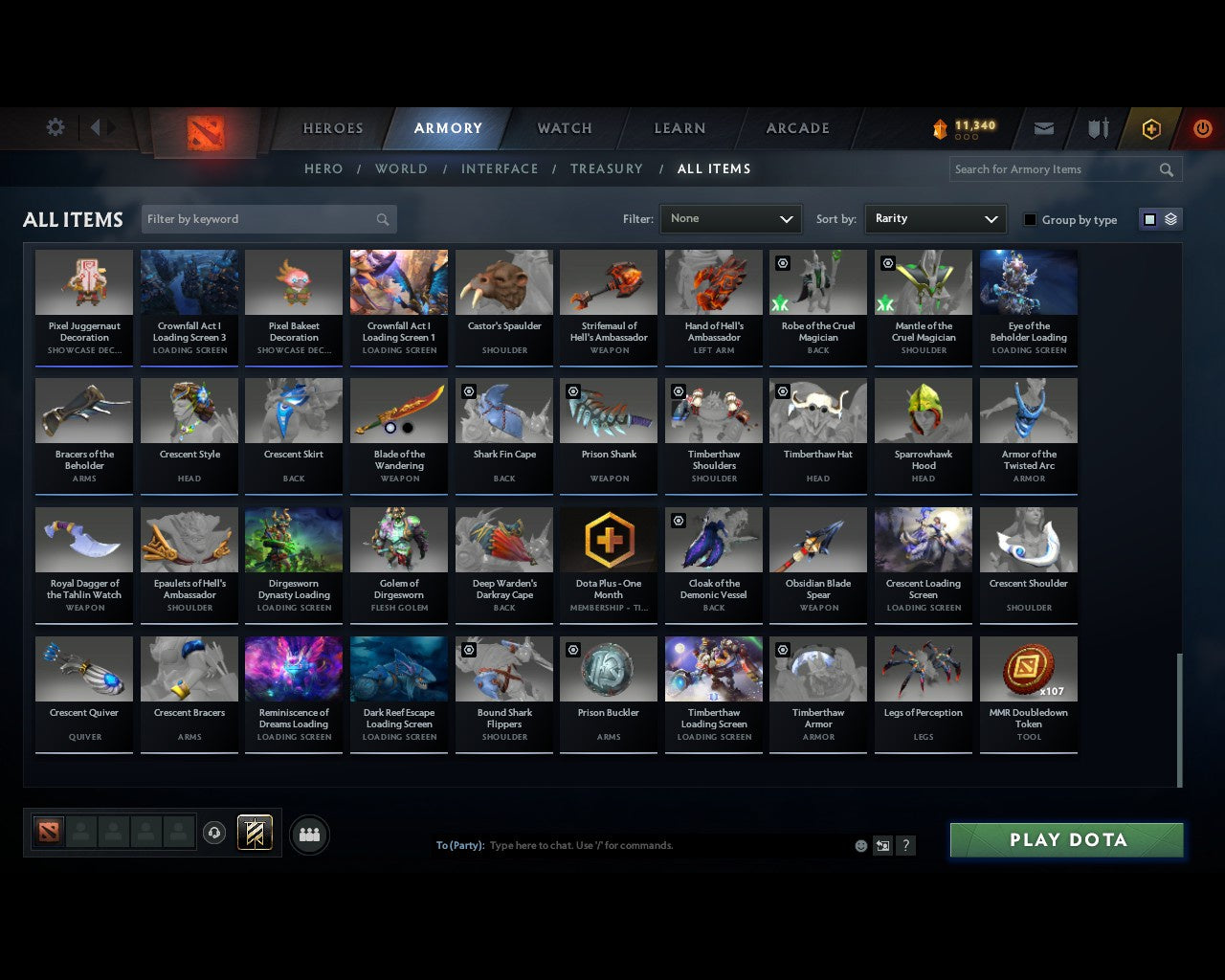Image resolution: width=1225 pixels, height=980 pixels.
Task: Enable the Group by type checkbox
Action: pos(1030,219)
